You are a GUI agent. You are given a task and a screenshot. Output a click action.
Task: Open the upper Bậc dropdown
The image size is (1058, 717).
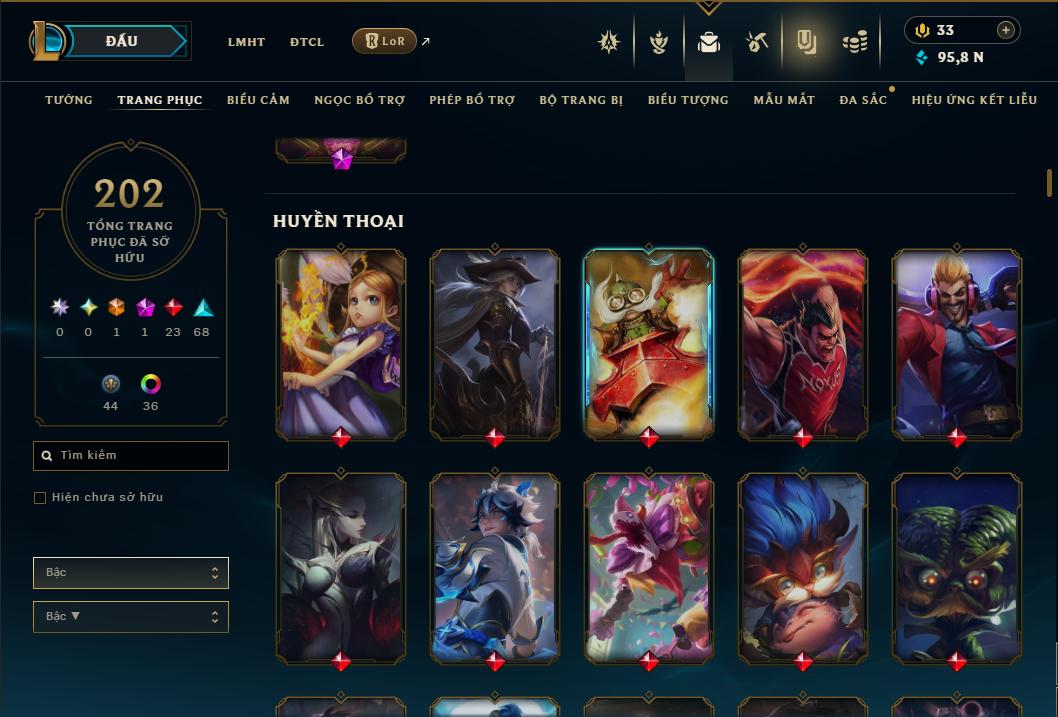pyautogui.click(x=131, y=573)
